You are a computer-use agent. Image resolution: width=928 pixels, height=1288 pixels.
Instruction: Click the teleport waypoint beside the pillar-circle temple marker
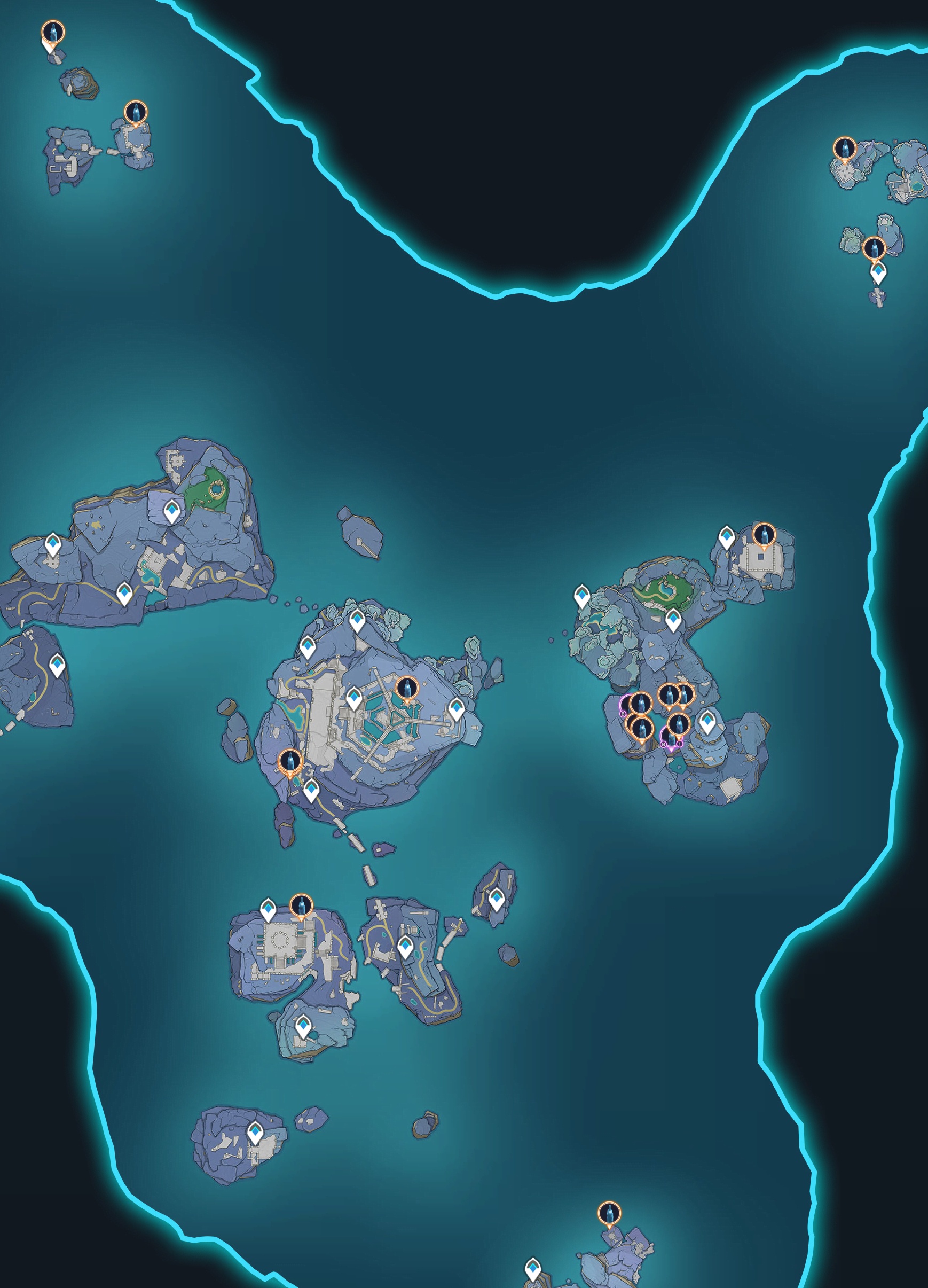click(x=268, y=909)
